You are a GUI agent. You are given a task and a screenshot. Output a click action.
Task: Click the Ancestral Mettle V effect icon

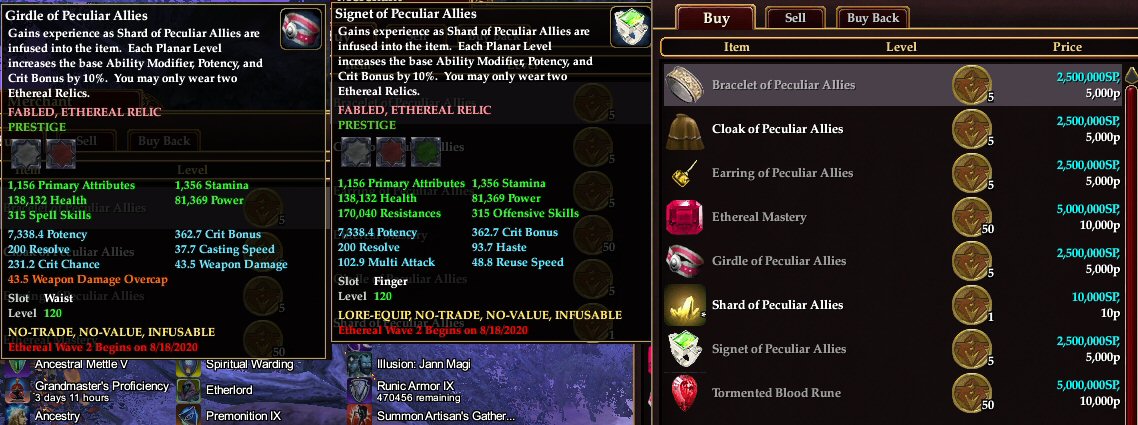tap(18, 365)
